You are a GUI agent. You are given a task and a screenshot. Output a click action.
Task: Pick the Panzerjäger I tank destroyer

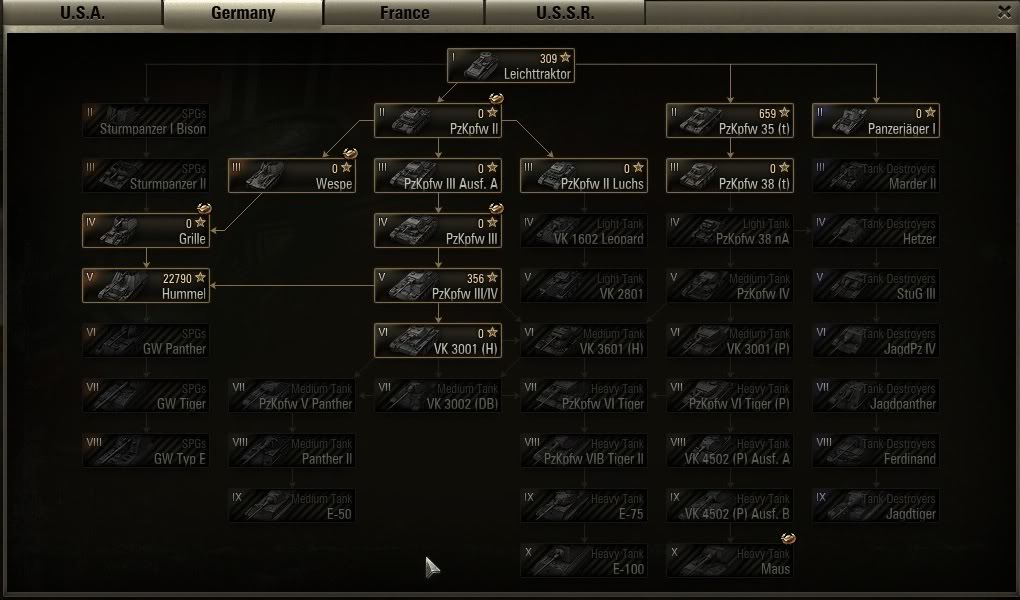pos(876,121)
